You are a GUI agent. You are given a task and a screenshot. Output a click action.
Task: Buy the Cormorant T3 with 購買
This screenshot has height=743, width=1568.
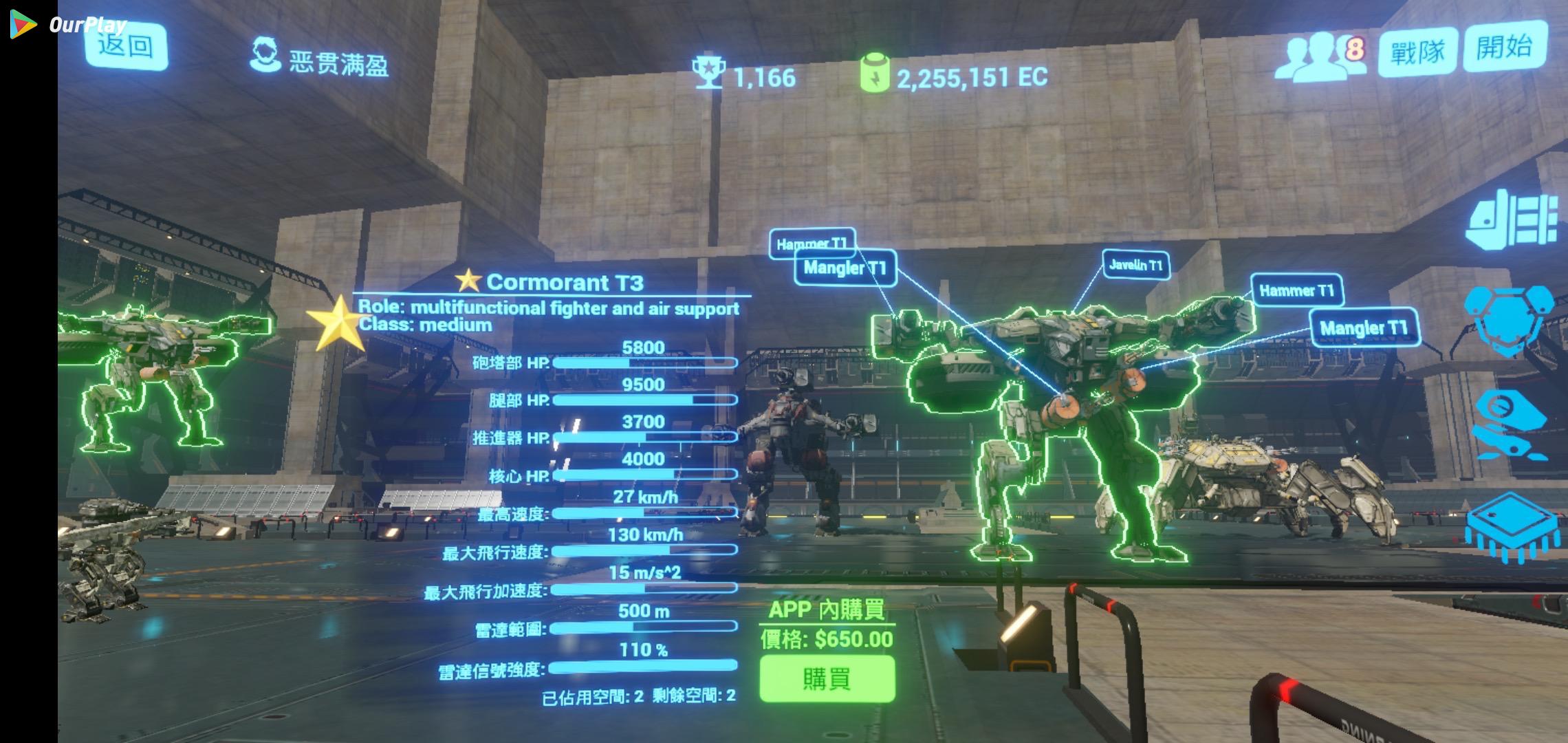tap(827, 679)
